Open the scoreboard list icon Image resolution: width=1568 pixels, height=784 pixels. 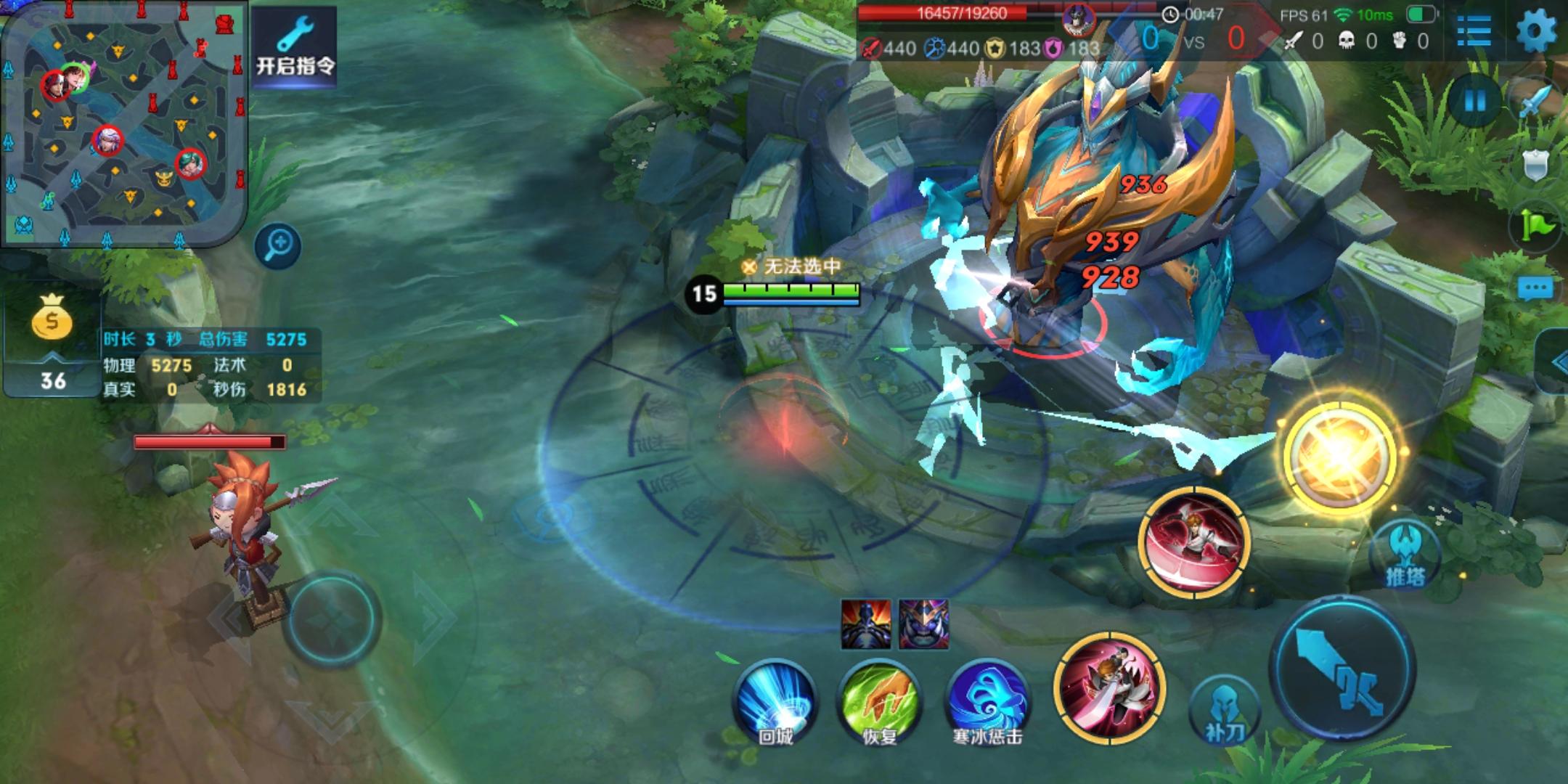click(x=1474, y=30)
